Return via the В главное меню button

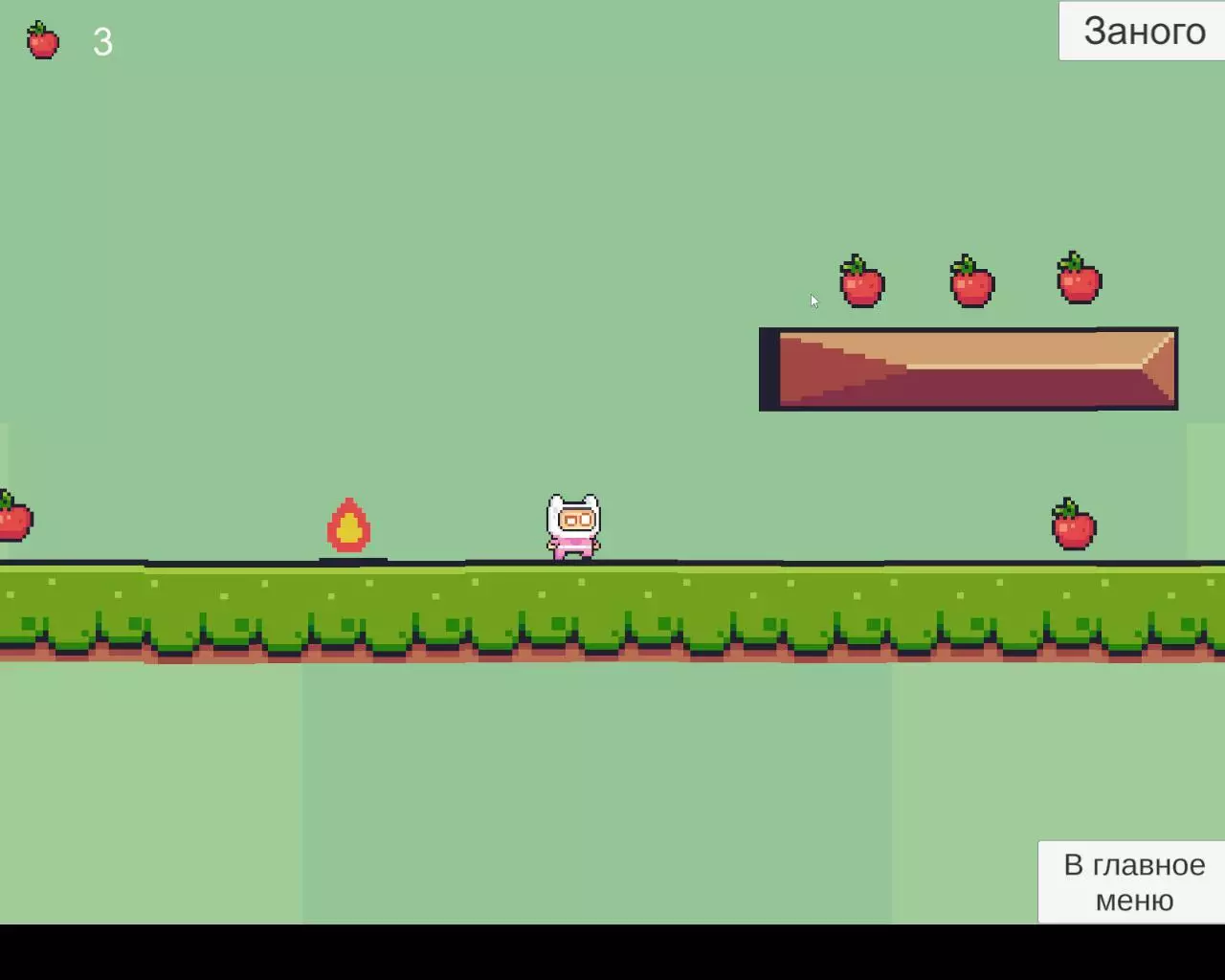pos(1133,881)
